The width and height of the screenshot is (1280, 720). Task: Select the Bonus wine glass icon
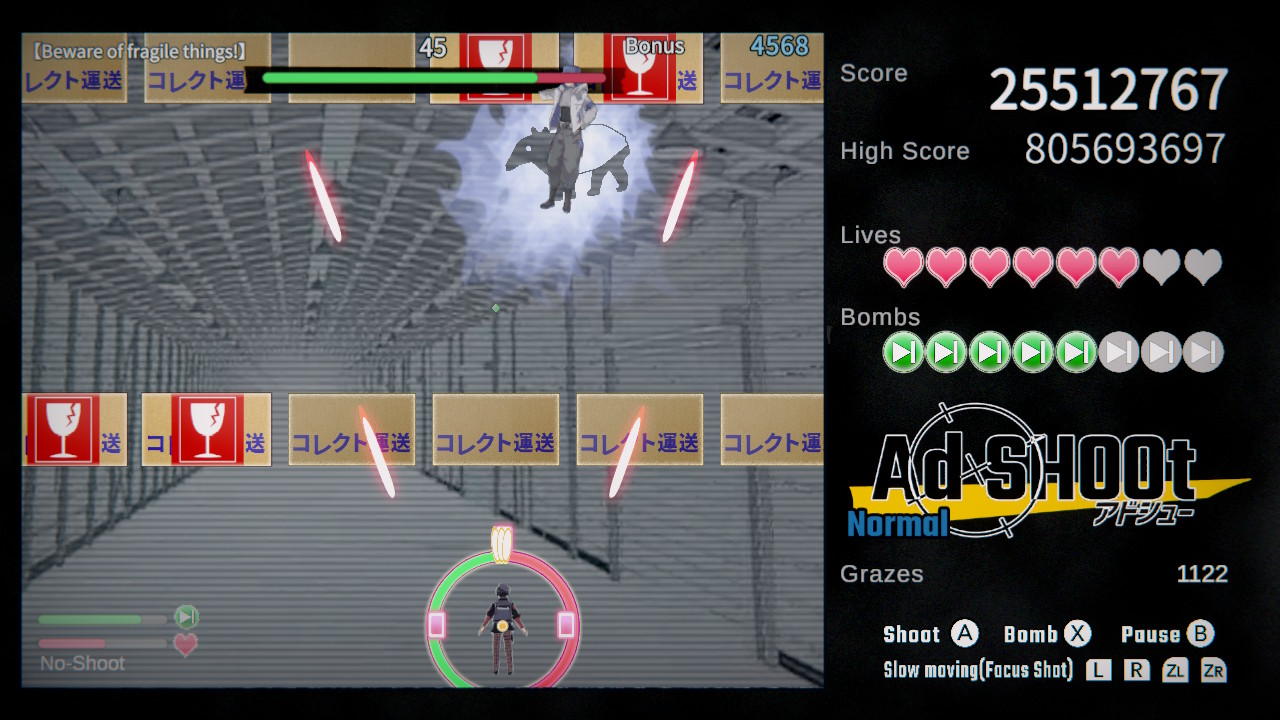pyautogui.click(x=643, y=68)
